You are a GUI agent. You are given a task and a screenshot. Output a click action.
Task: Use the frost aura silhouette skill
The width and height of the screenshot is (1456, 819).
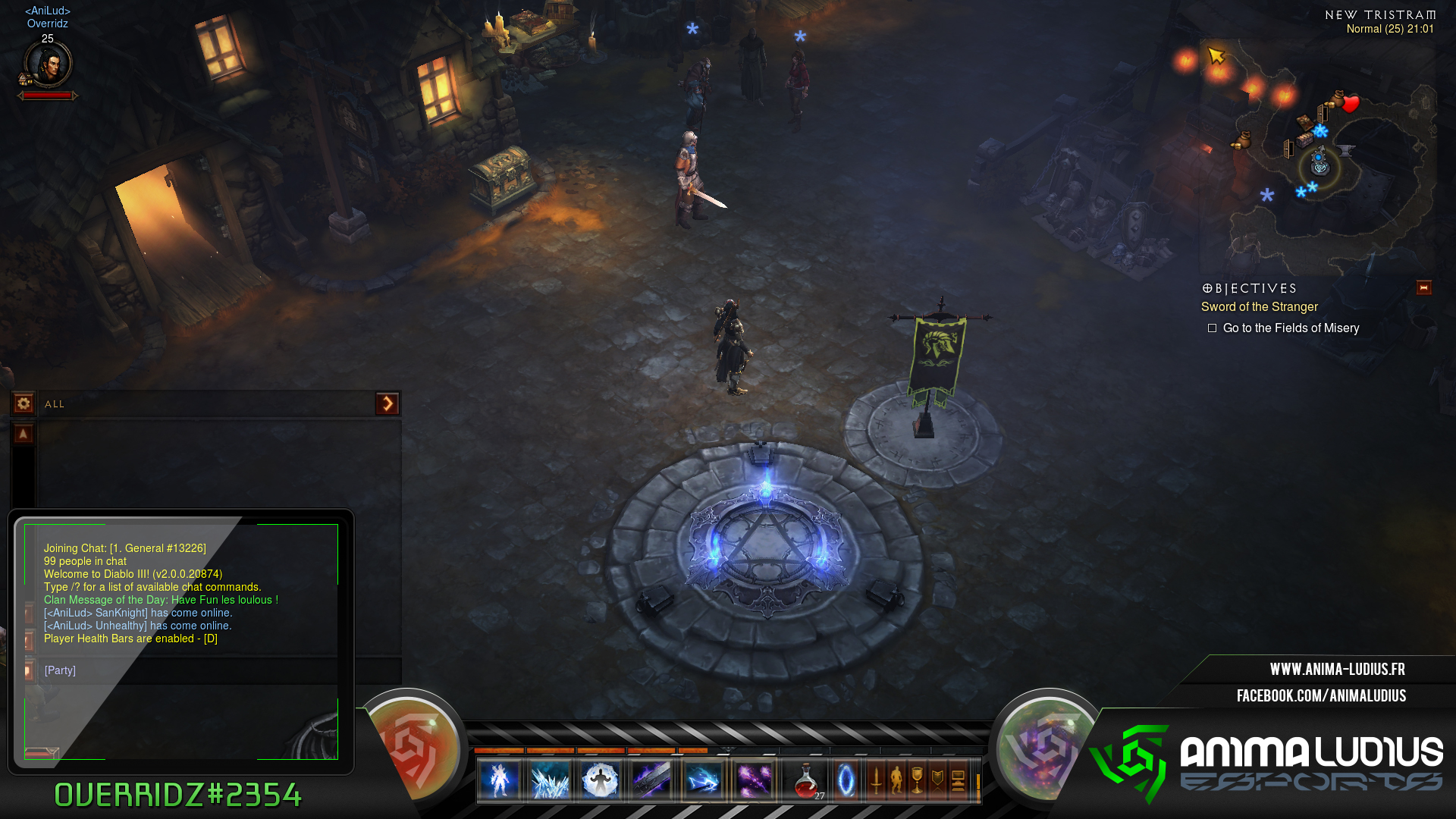tap(601, 780)
